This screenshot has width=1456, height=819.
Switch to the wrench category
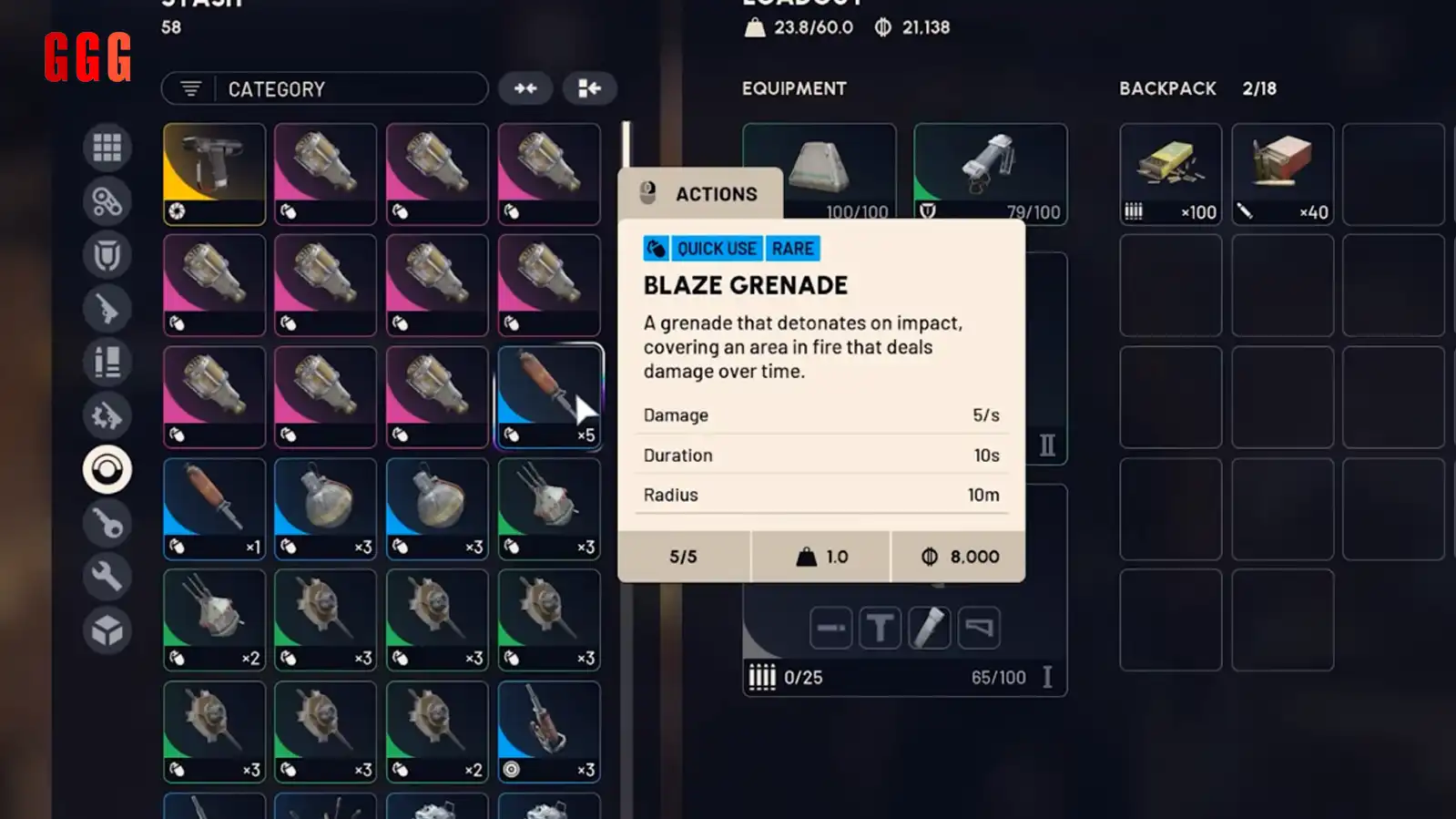(x=107, y=577)
